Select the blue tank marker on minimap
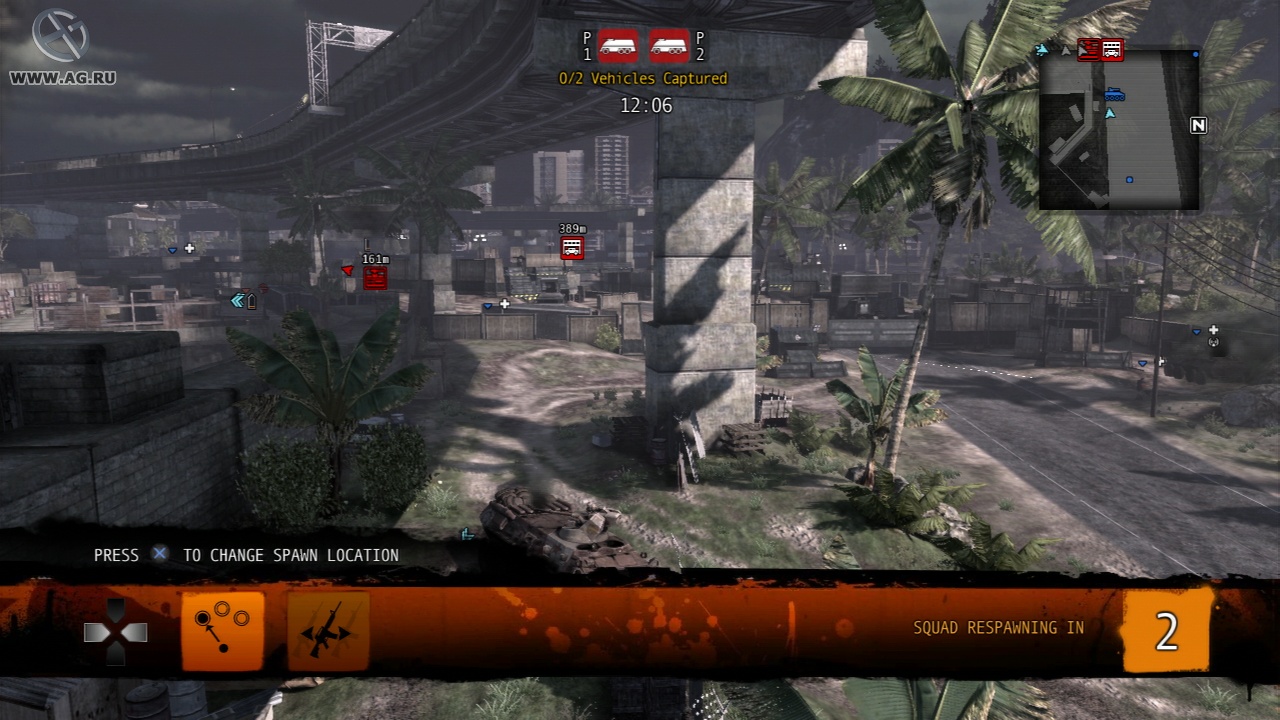Viewport: 1280px width, 720px height. [1115, 95]
